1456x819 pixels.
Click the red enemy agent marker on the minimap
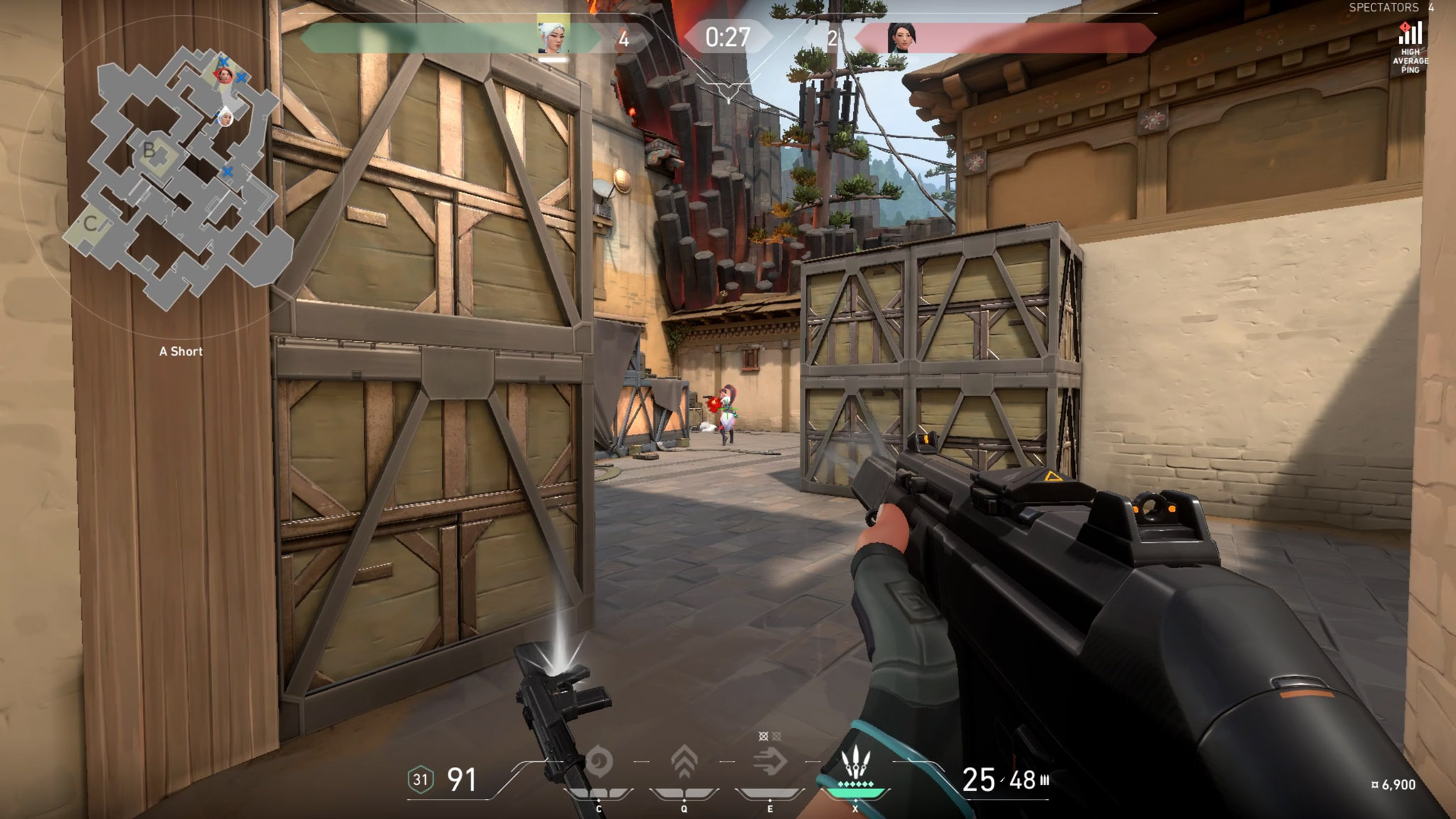tap(225, 75)
